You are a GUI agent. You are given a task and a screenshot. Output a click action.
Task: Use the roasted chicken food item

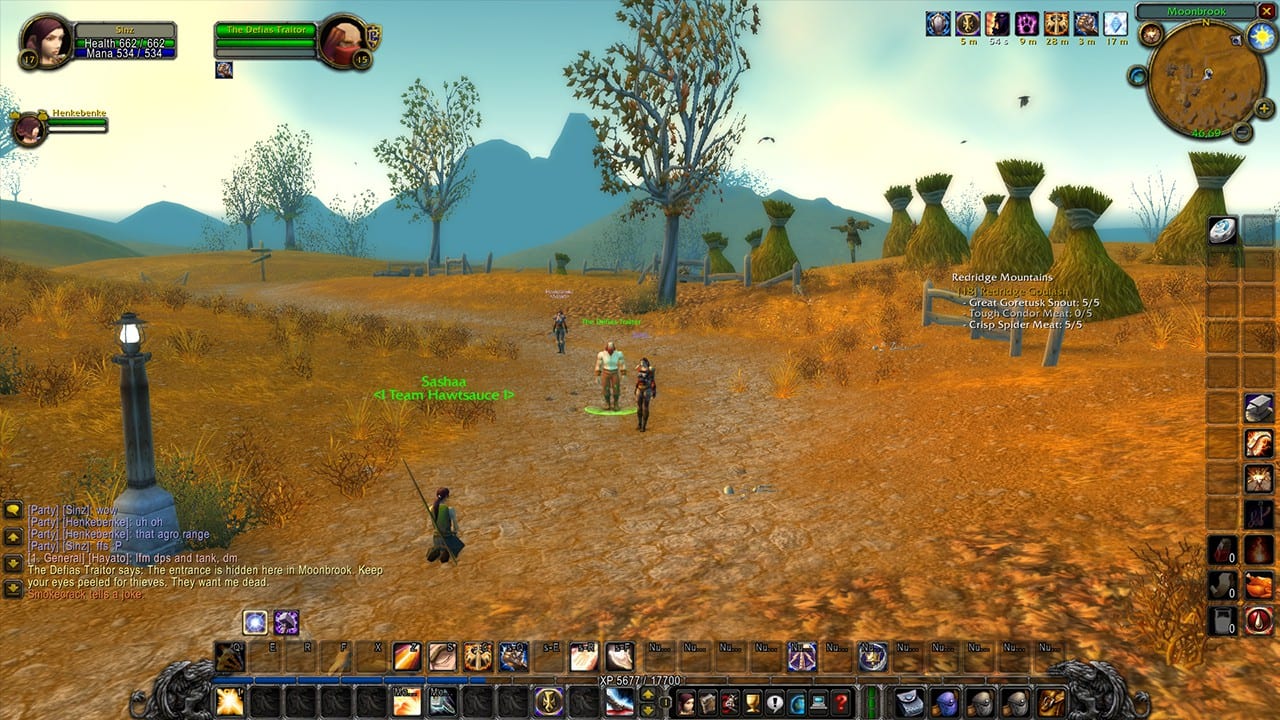click(1258, 584)
